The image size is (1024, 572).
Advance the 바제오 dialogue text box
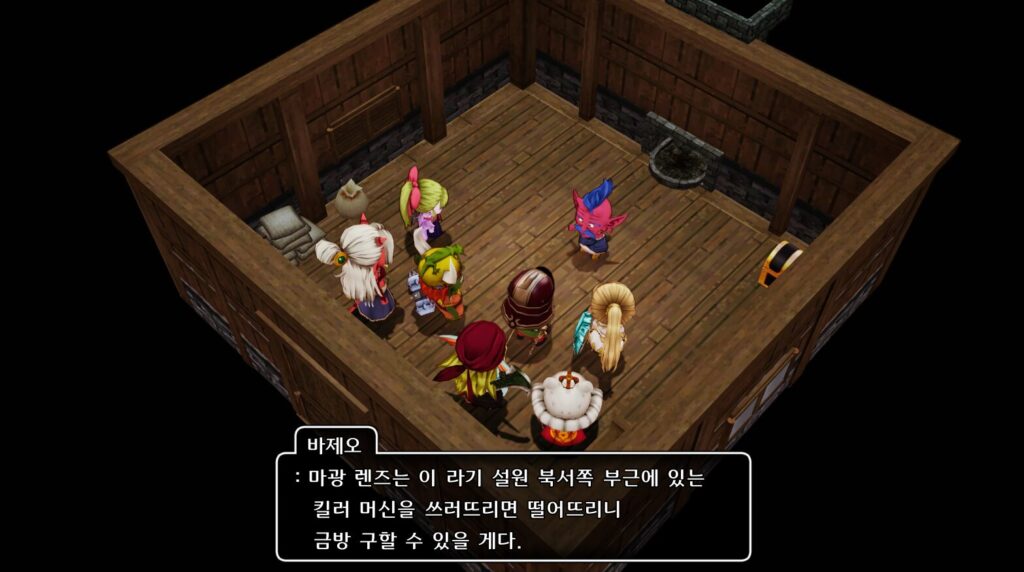pos(512,505)
